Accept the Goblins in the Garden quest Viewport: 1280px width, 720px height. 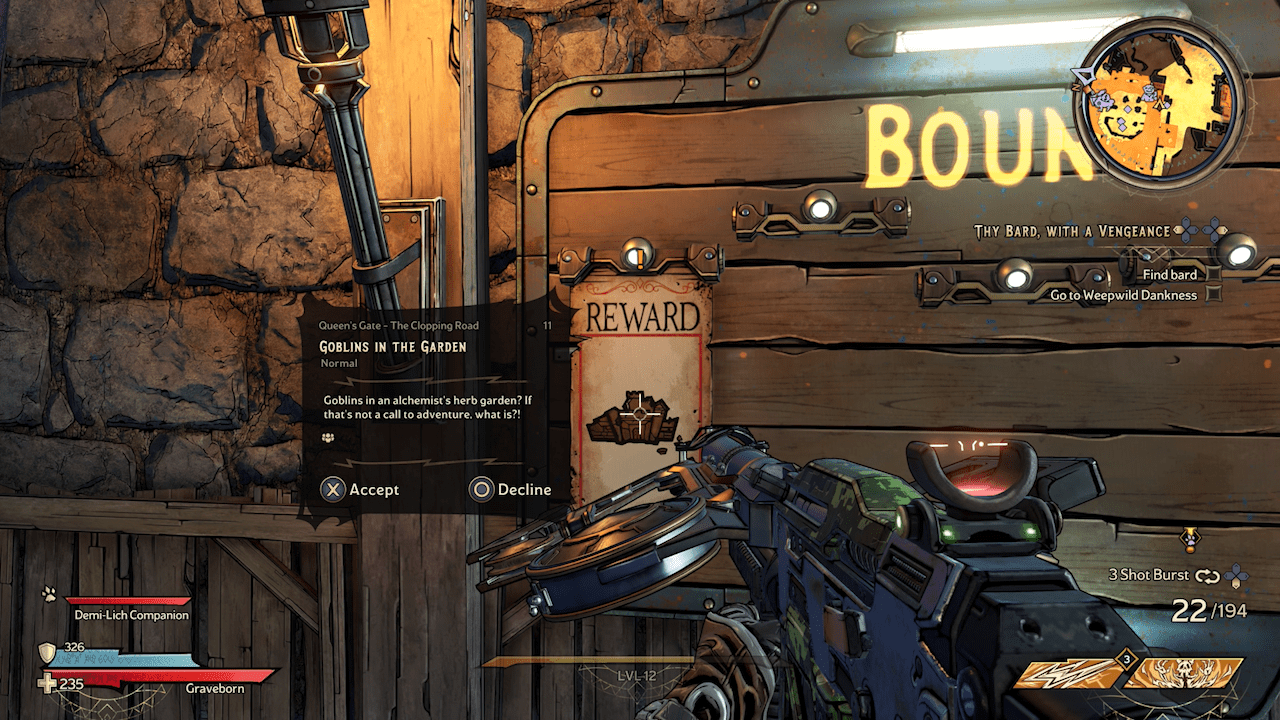[x=360, y=489]
